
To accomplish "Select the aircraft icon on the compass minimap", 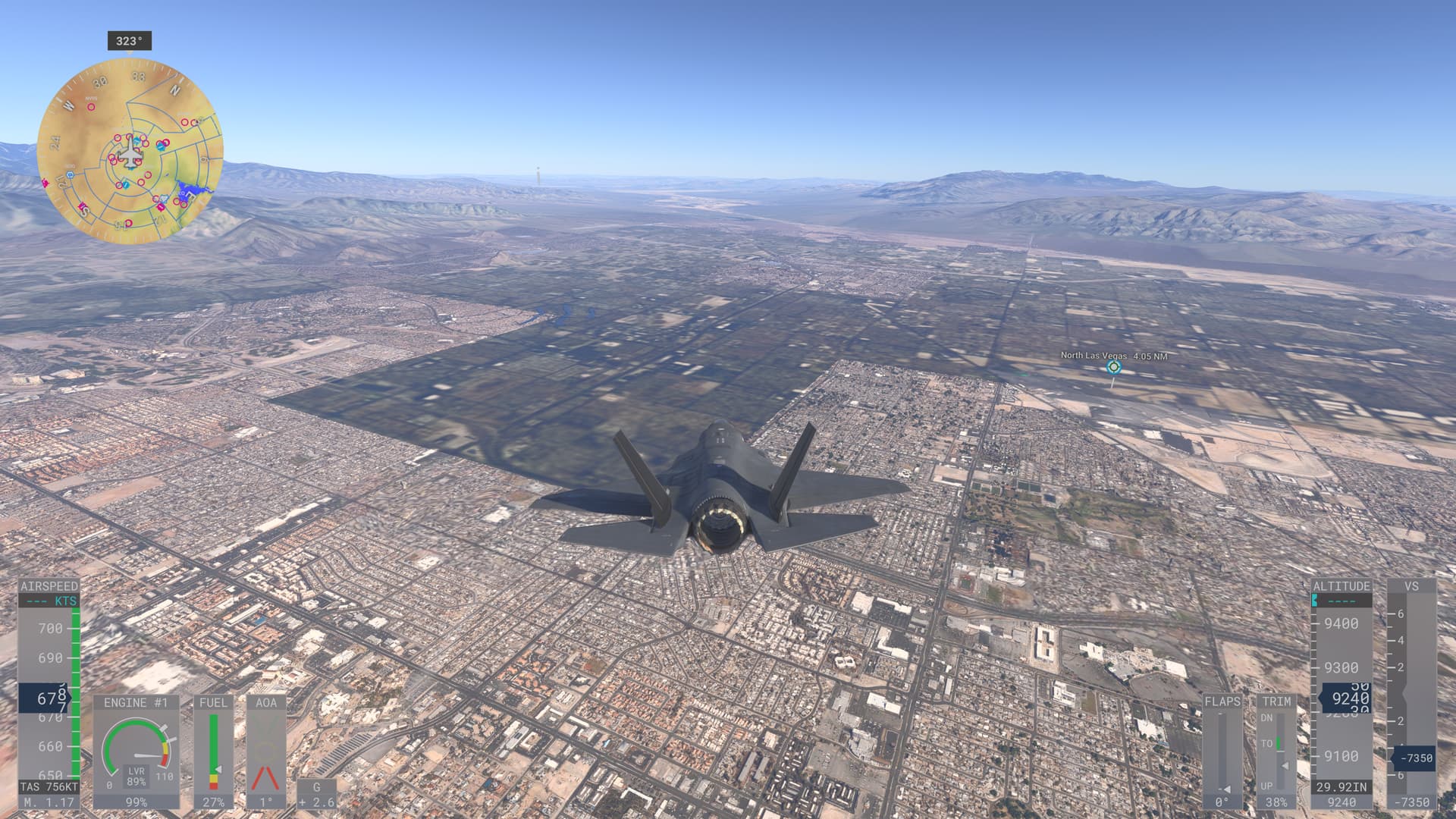I will point(130,153).
